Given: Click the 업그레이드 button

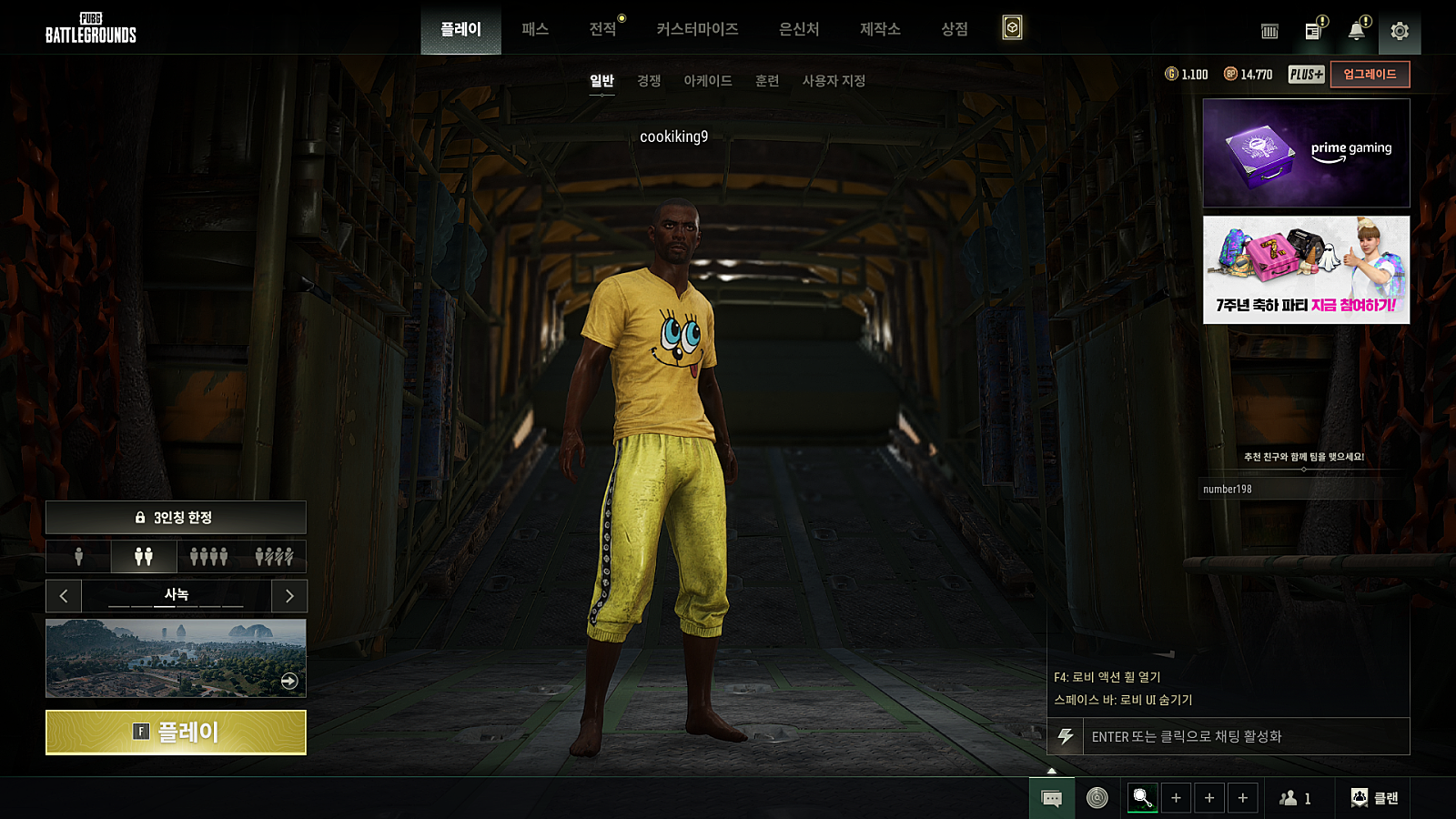Looking at the screenshot, I should [1370, 75].
